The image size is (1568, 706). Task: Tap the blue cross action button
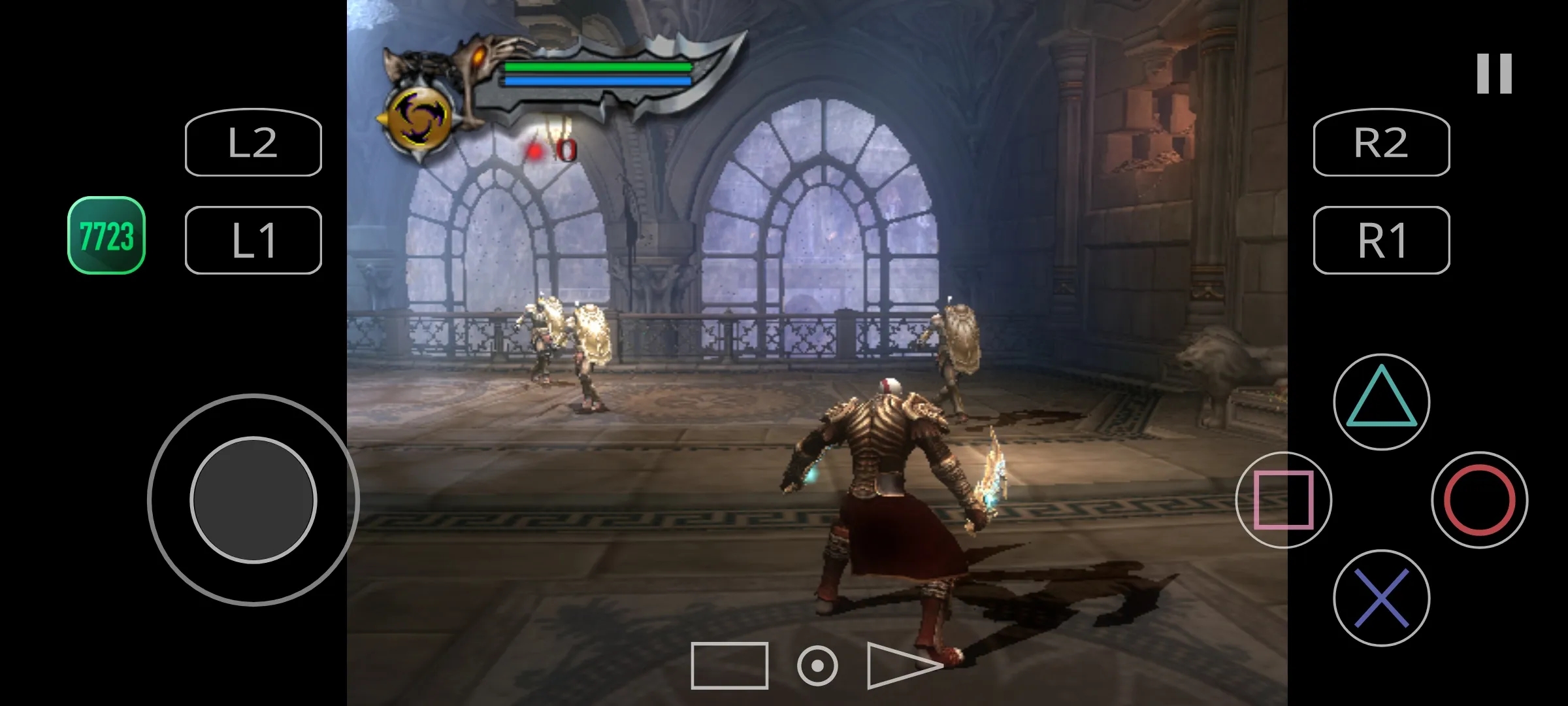coord(1381,597)
